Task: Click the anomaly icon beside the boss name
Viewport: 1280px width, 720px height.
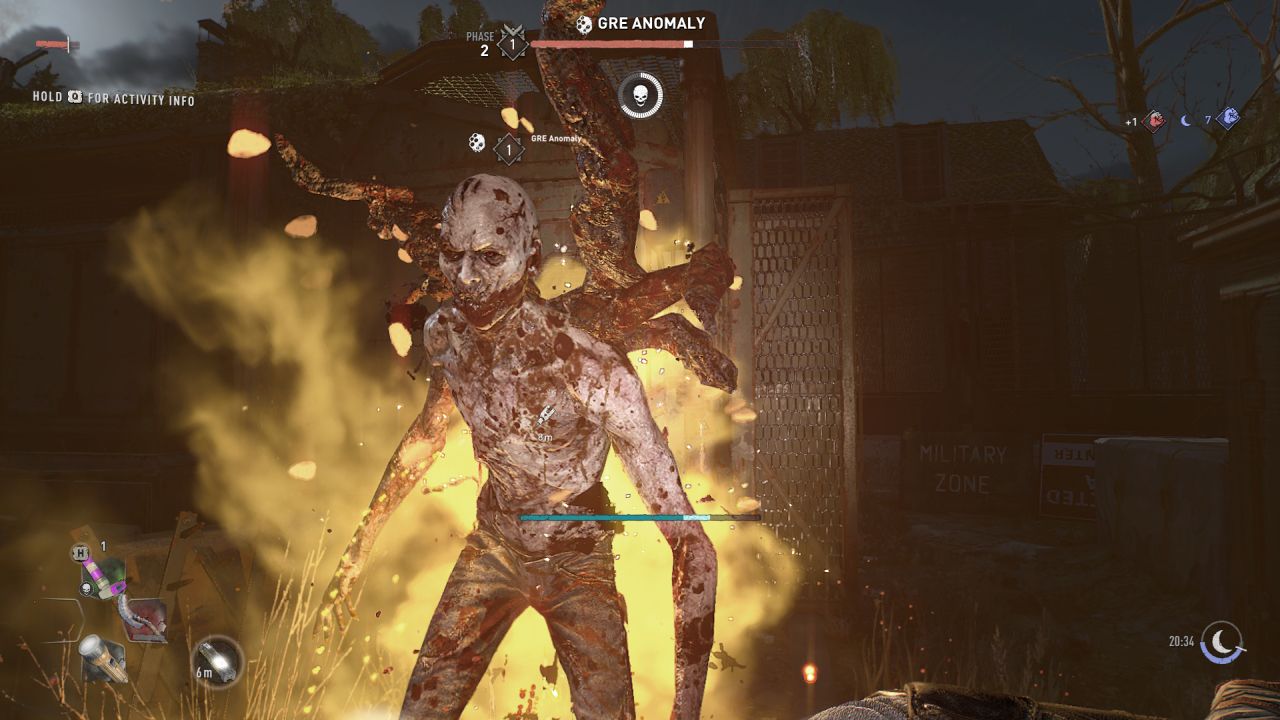Action: [583, 23]
